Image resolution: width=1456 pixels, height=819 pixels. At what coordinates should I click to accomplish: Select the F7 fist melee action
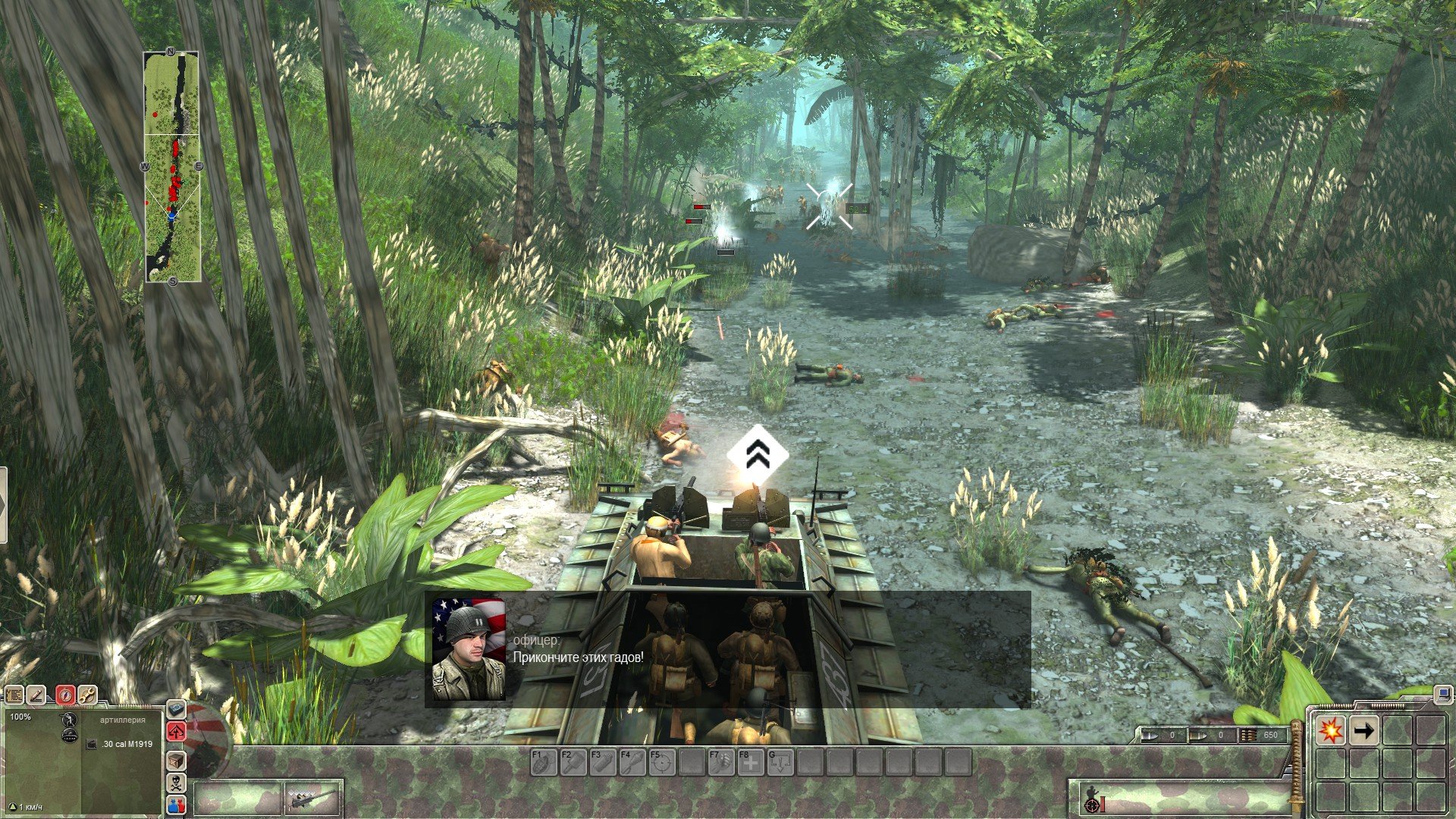[720, 762]
